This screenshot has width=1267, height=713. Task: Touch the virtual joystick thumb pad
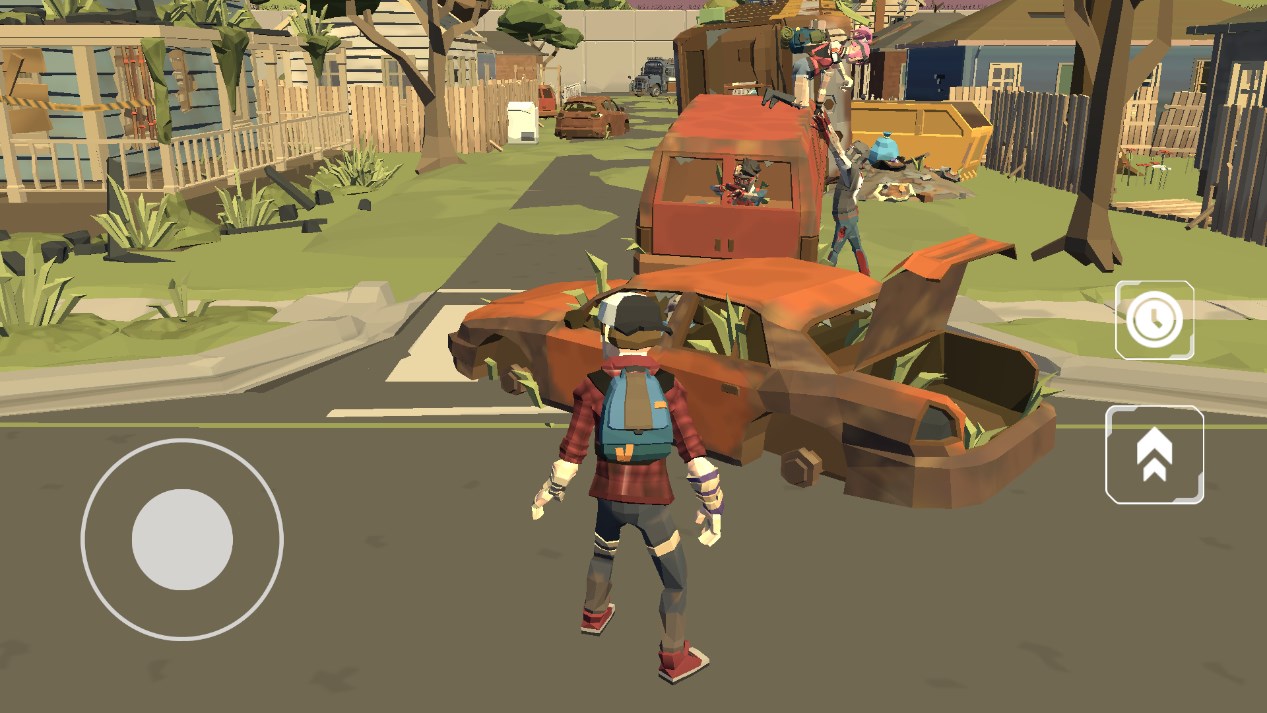click(182, 540)
